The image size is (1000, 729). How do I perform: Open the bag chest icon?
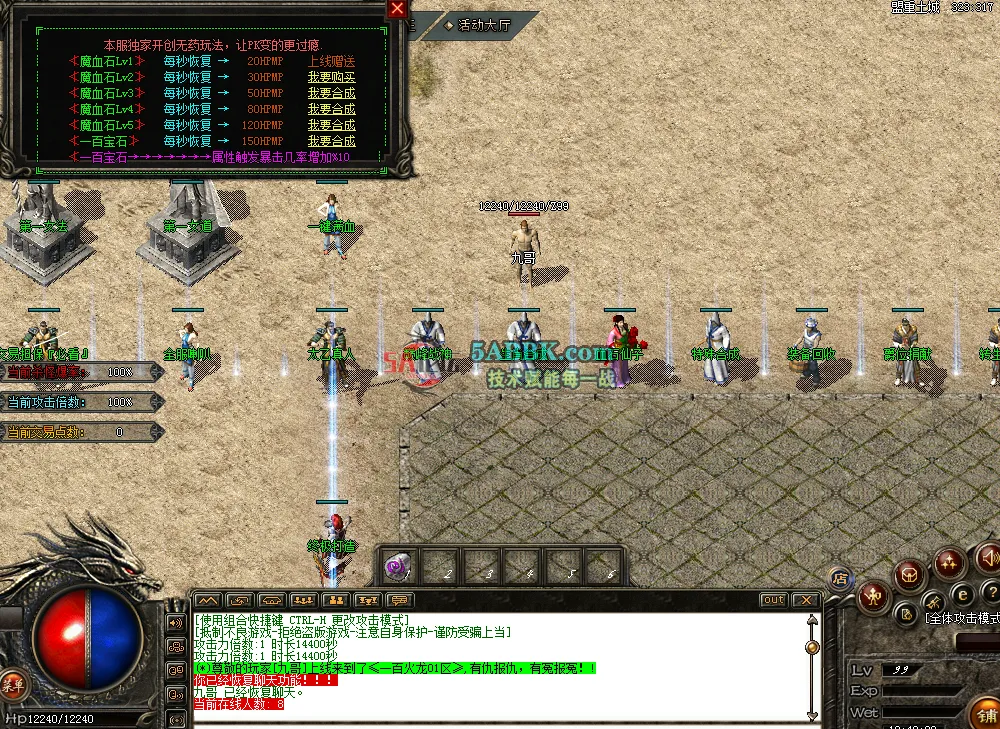coord(909,575)
